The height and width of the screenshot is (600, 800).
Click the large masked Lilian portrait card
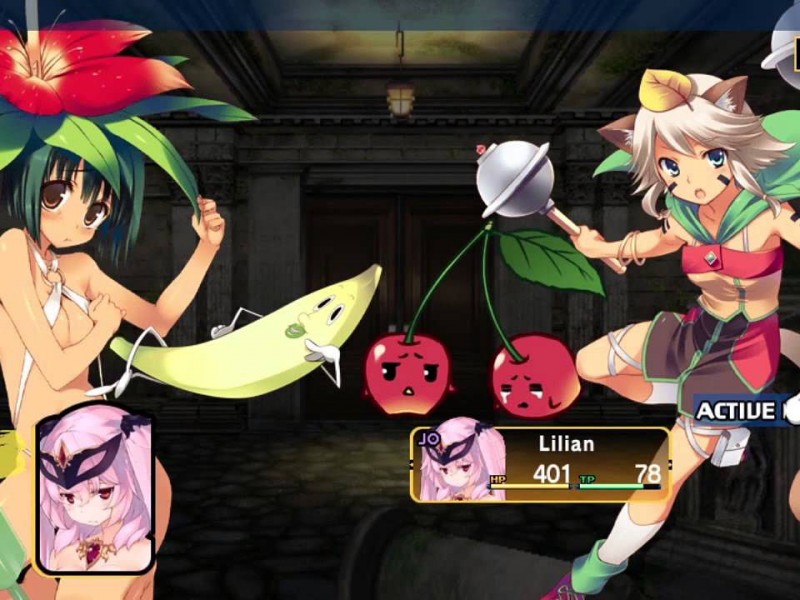tap(95, 491)
